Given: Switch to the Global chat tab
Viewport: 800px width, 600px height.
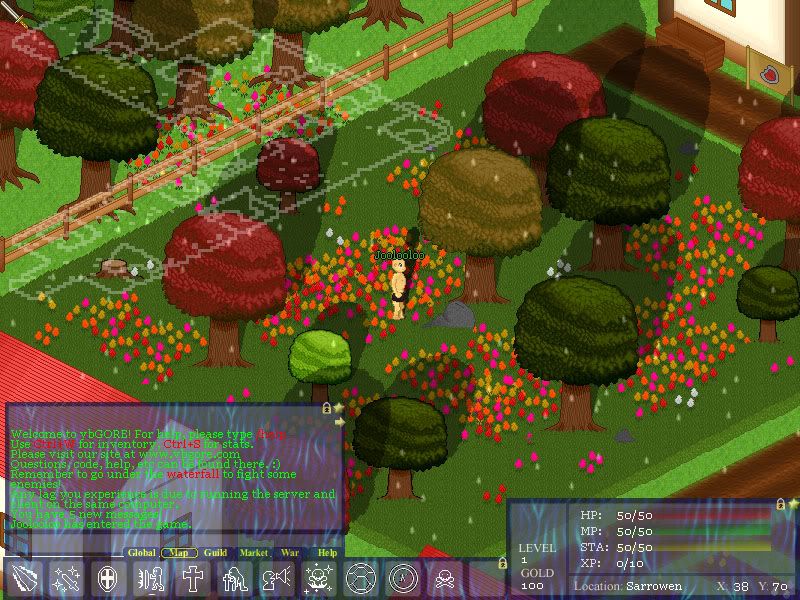Looking at the screenshot, I should coord(142,552).
